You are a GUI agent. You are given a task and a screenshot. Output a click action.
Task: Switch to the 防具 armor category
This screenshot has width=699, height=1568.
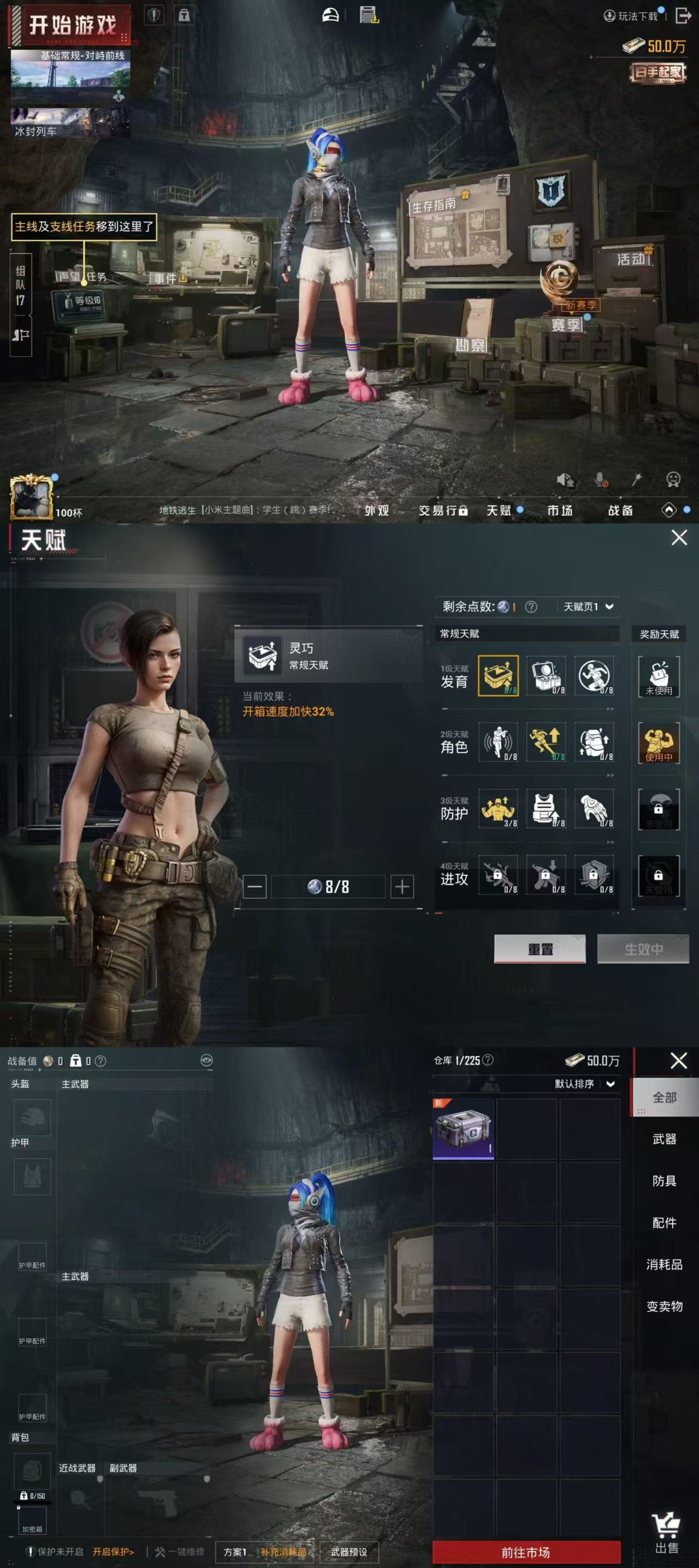coord(664,1181)
